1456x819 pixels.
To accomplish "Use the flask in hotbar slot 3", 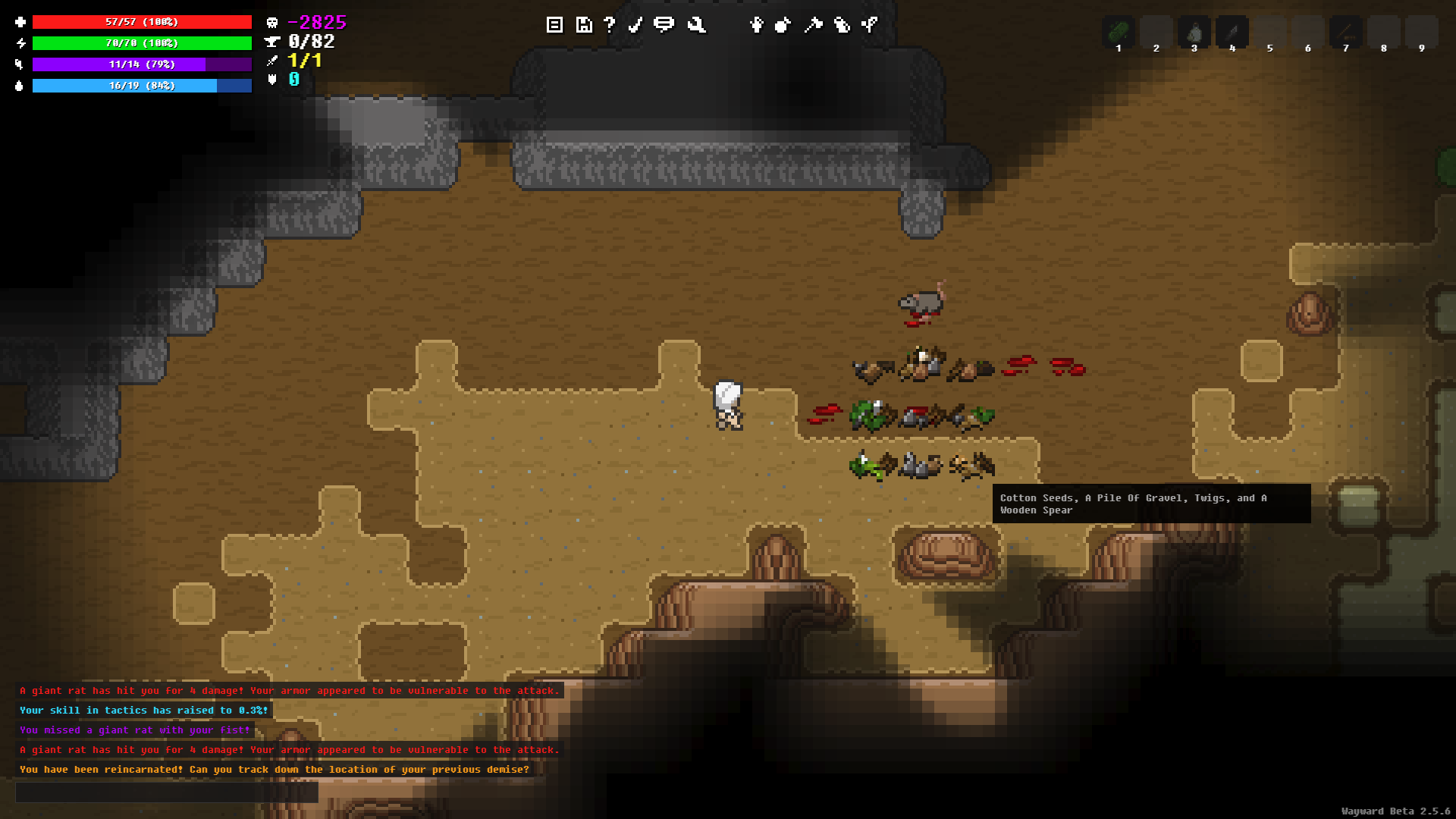I will tap(1194, 33).
